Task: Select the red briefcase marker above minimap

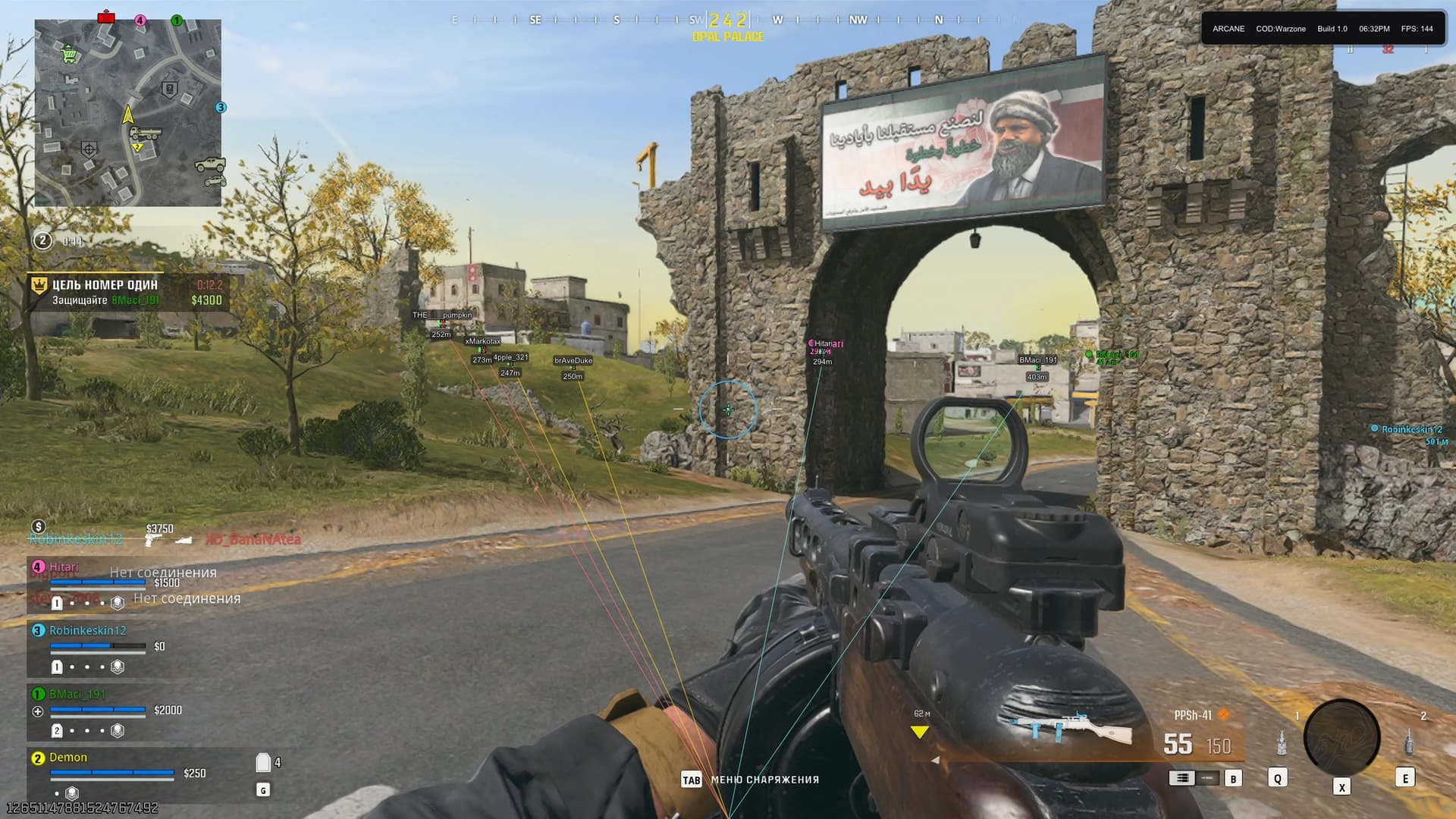Action: pos(106,17)
